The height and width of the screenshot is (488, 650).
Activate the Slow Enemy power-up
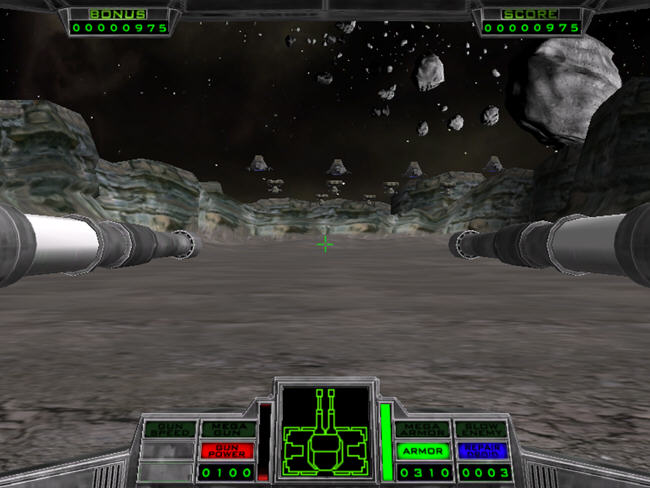482,429
